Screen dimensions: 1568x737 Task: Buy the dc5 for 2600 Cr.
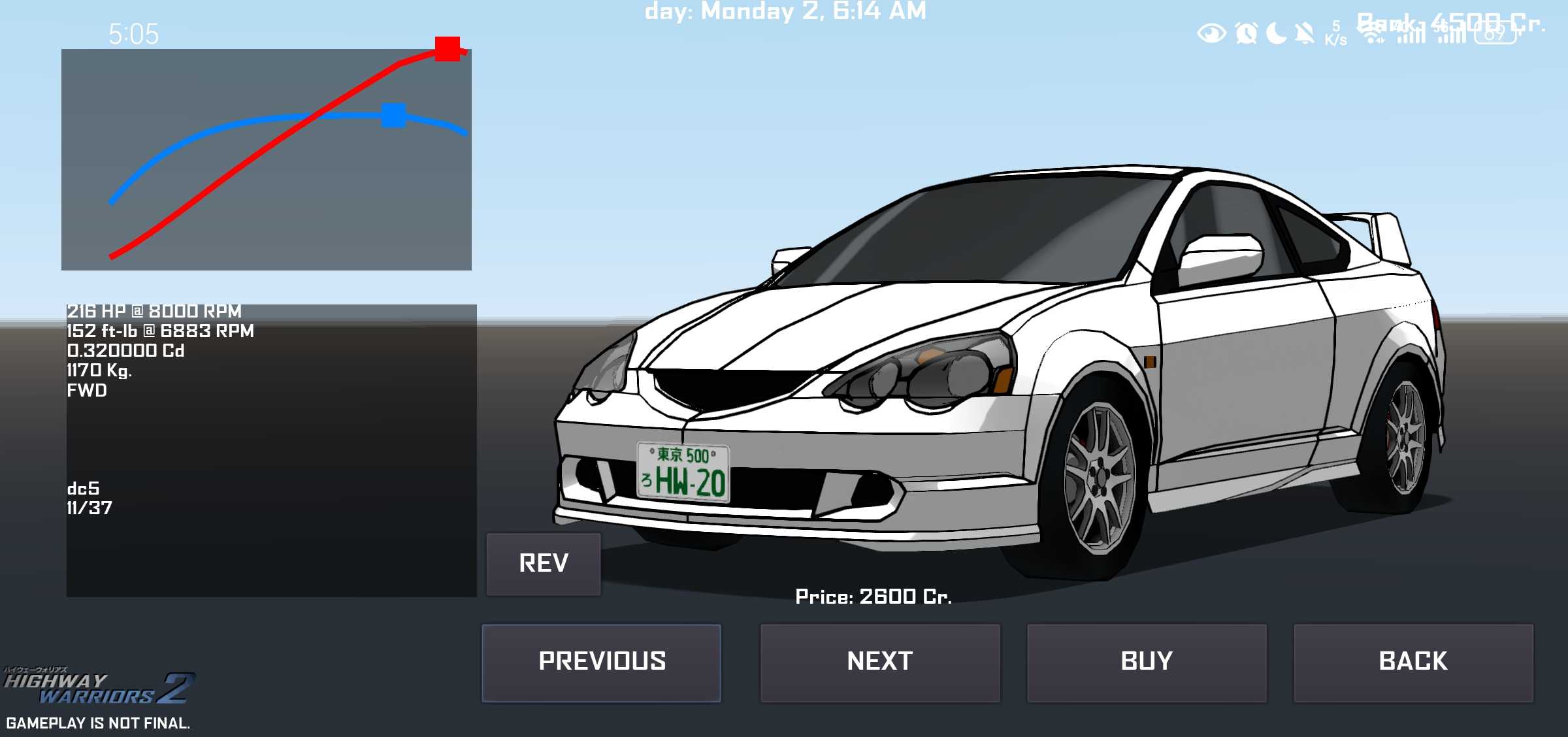pos(1147,663)
